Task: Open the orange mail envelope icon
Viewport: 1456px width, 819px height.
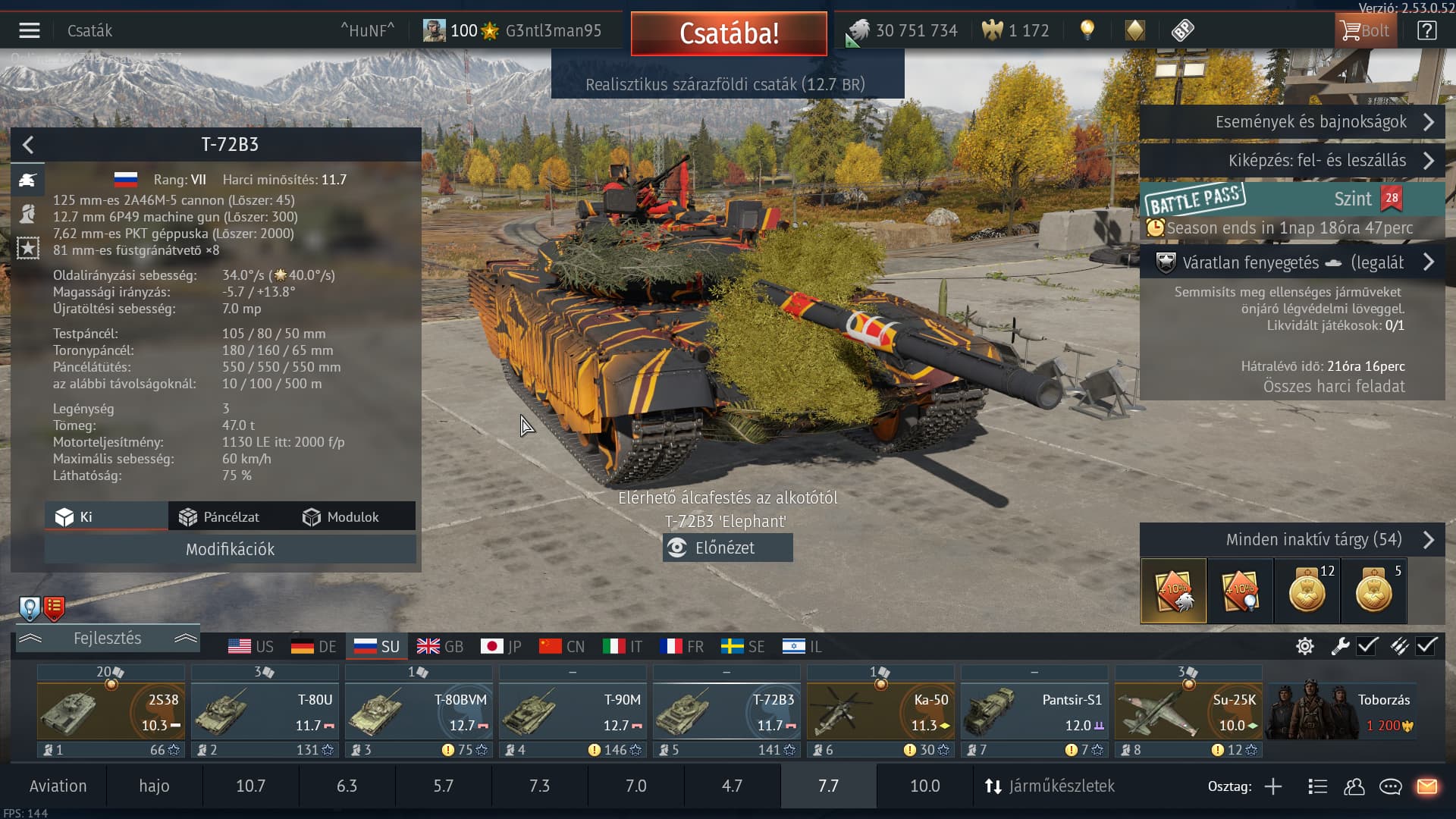Action: (x=1426, y=786)
